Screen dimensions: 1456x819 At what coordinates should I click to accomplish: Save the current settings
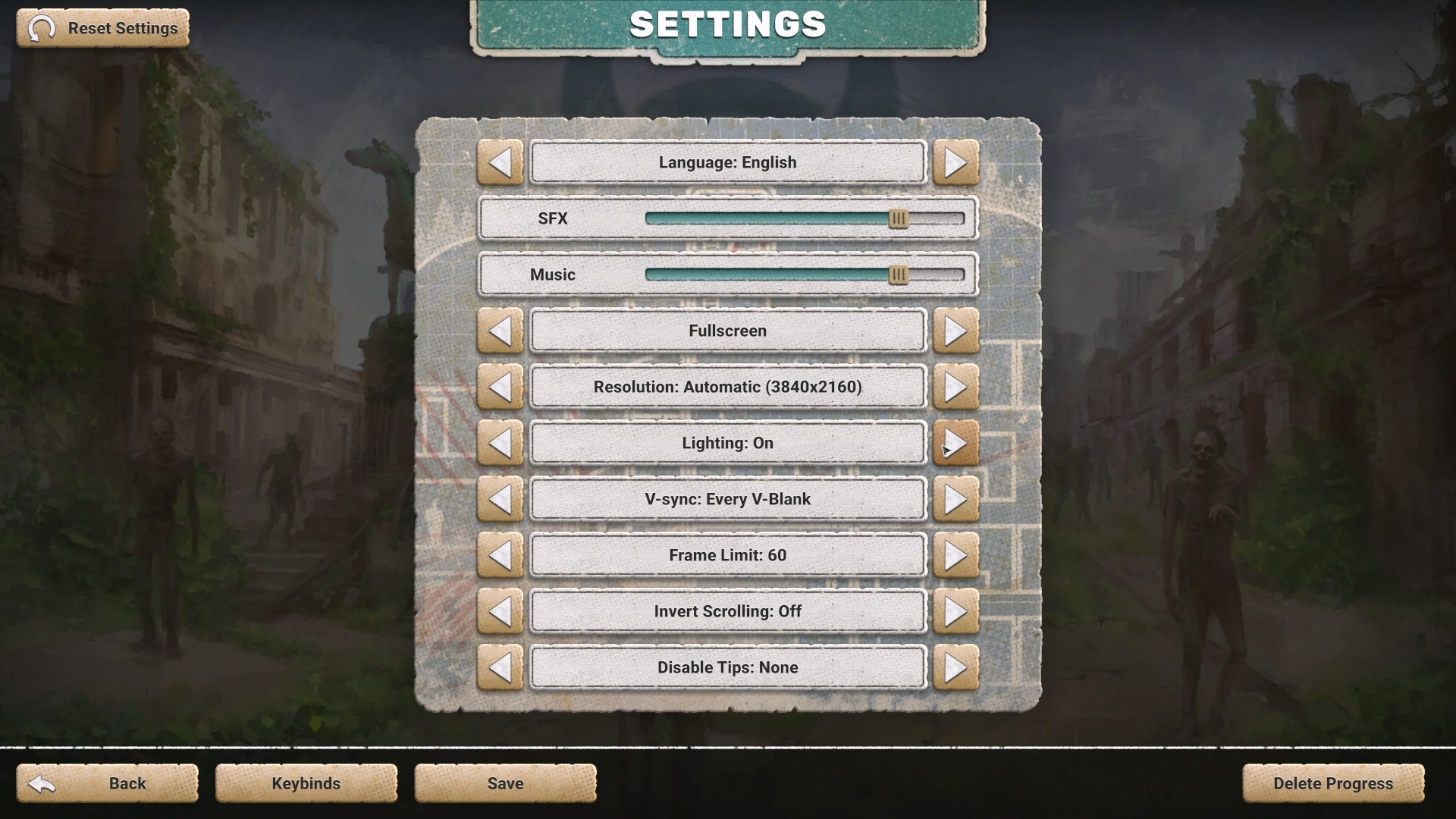(505, 783)
